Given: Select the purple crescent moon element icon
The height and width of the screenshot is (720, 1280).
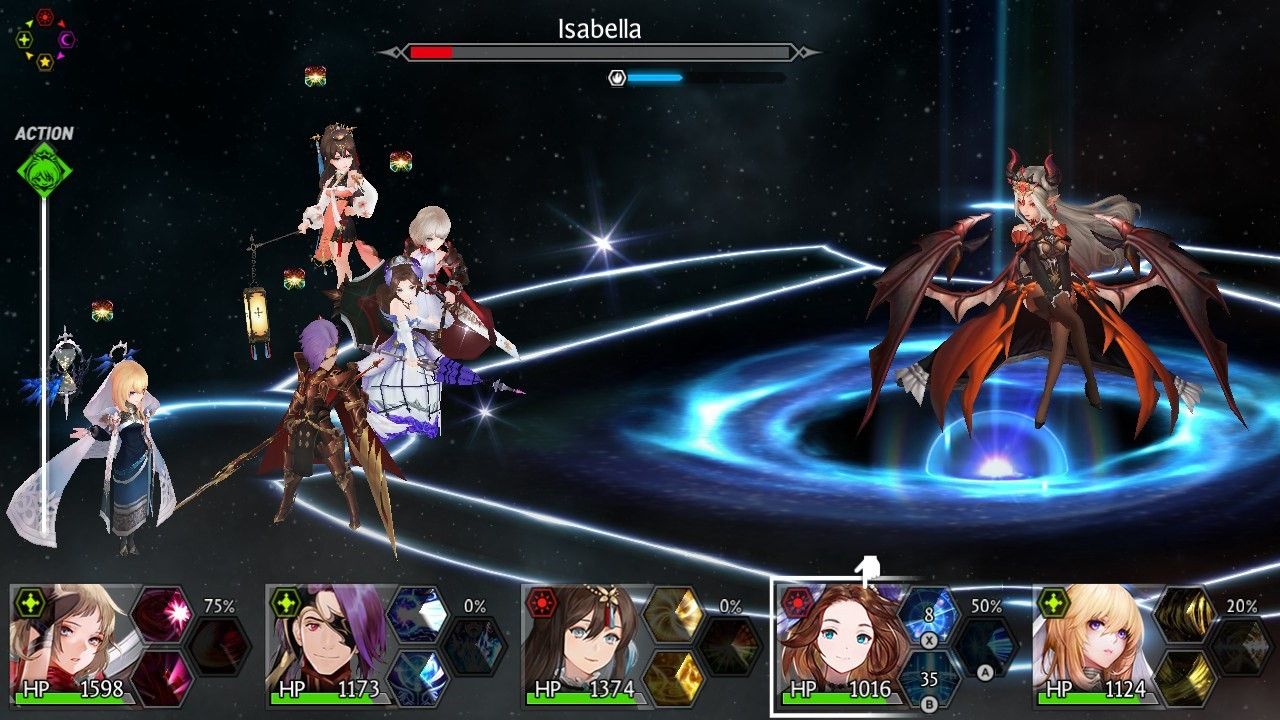Looking at the screenshot, I should click(x=65, y=38).
